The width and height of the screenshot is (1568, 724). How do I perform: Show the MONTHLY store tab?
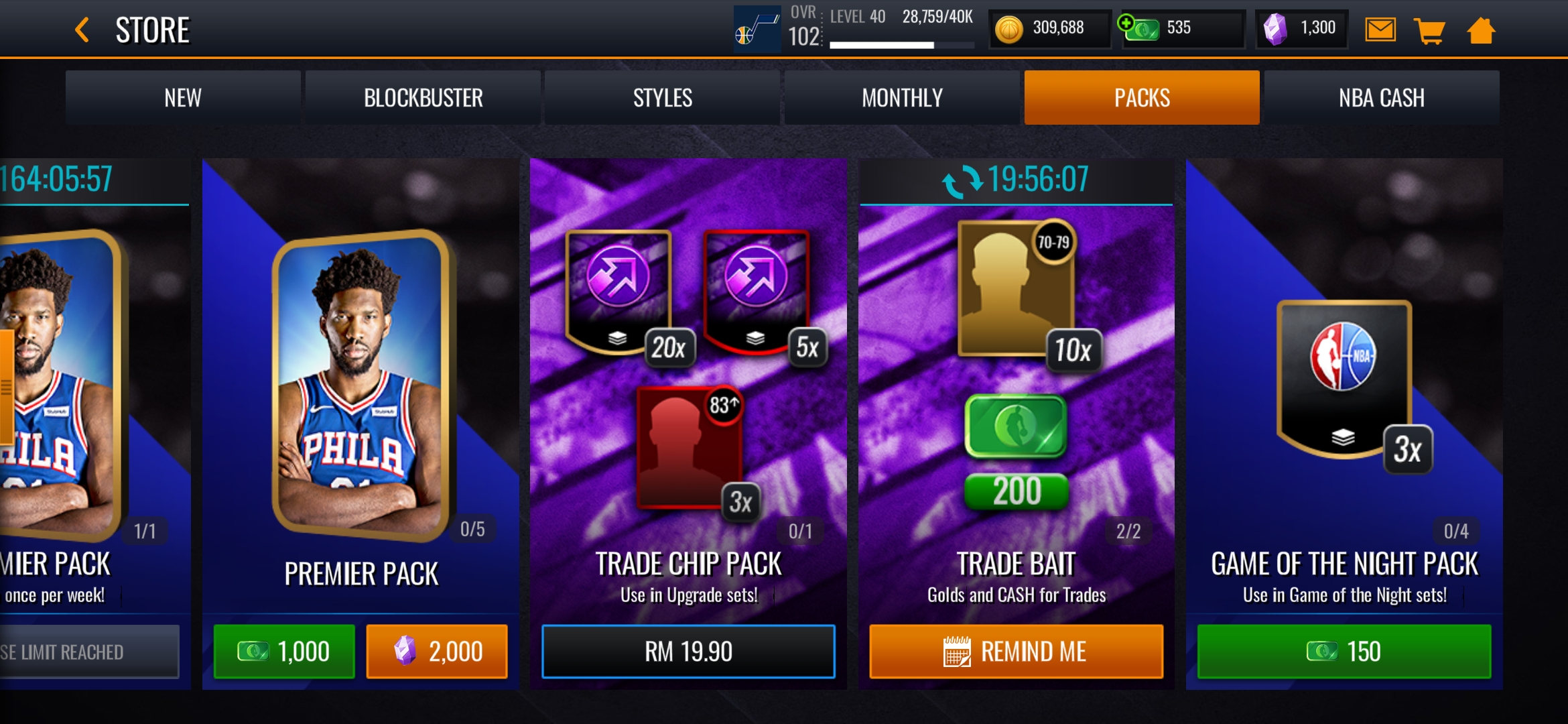902,98
